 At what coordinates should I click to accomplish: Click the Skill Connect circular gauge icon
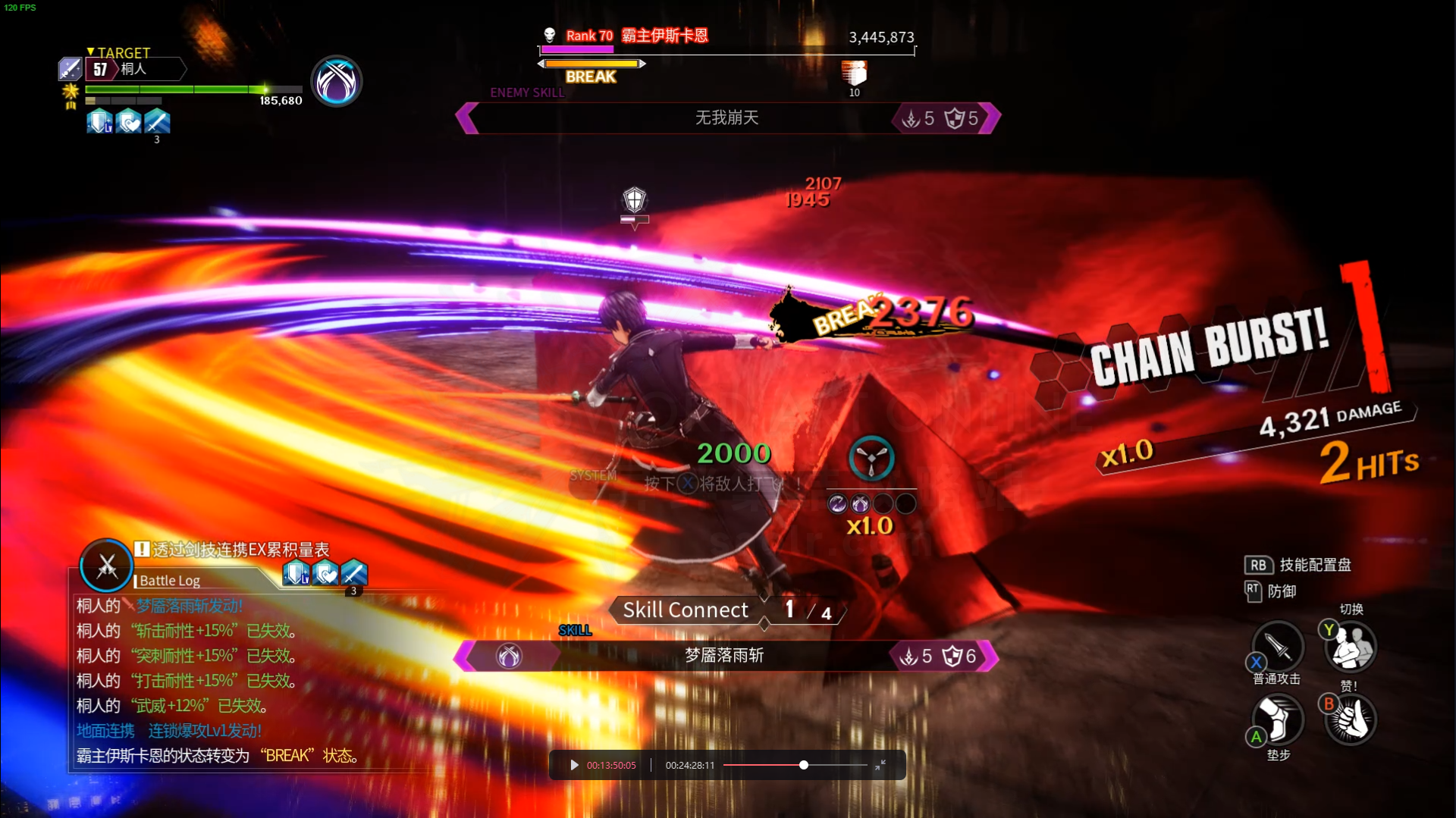(x=871, y=459)
